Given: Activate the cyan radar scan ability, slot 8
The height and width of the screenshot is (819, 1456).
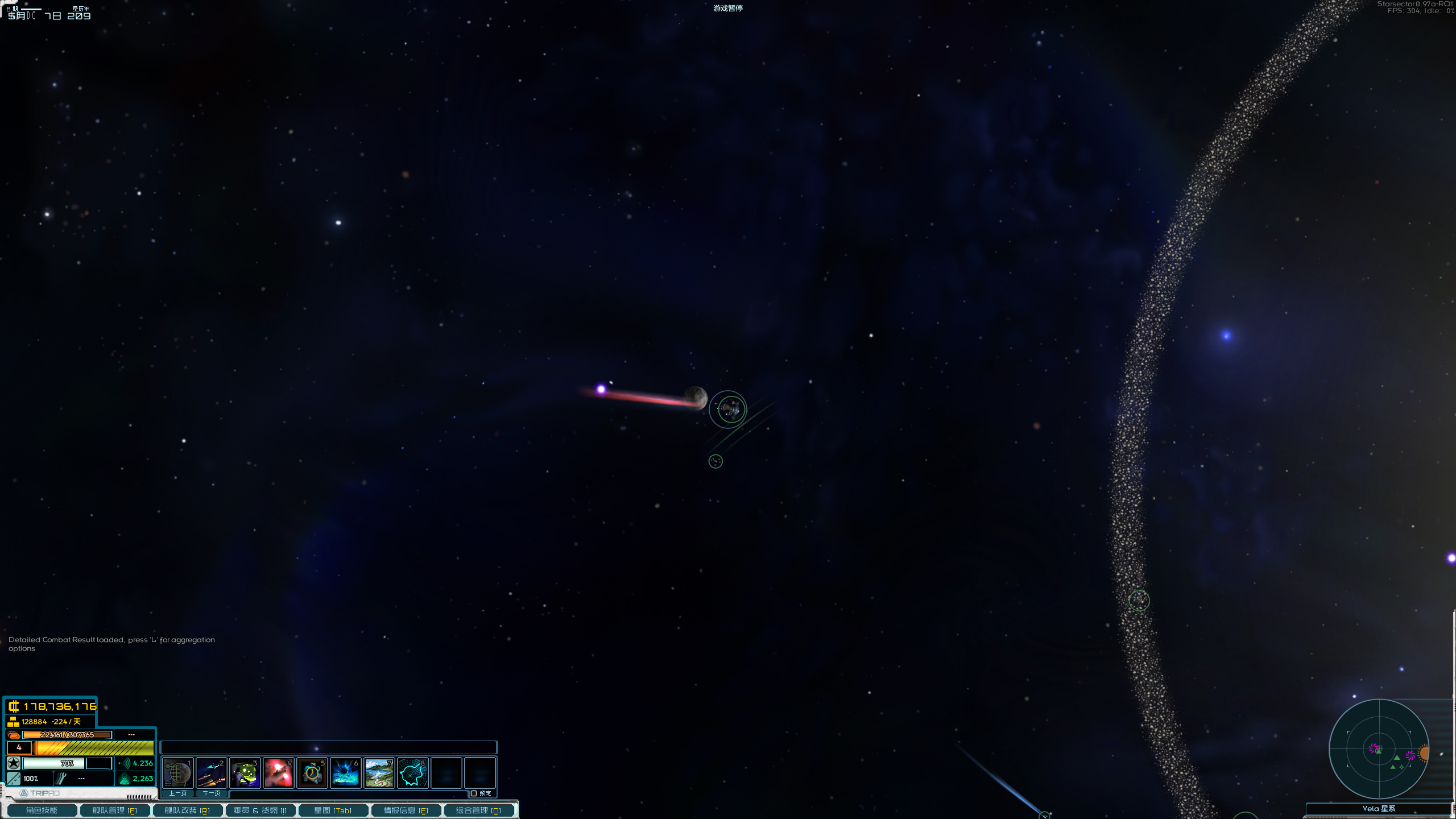Looking at the screenshot, I should click(x=412, y=772).
